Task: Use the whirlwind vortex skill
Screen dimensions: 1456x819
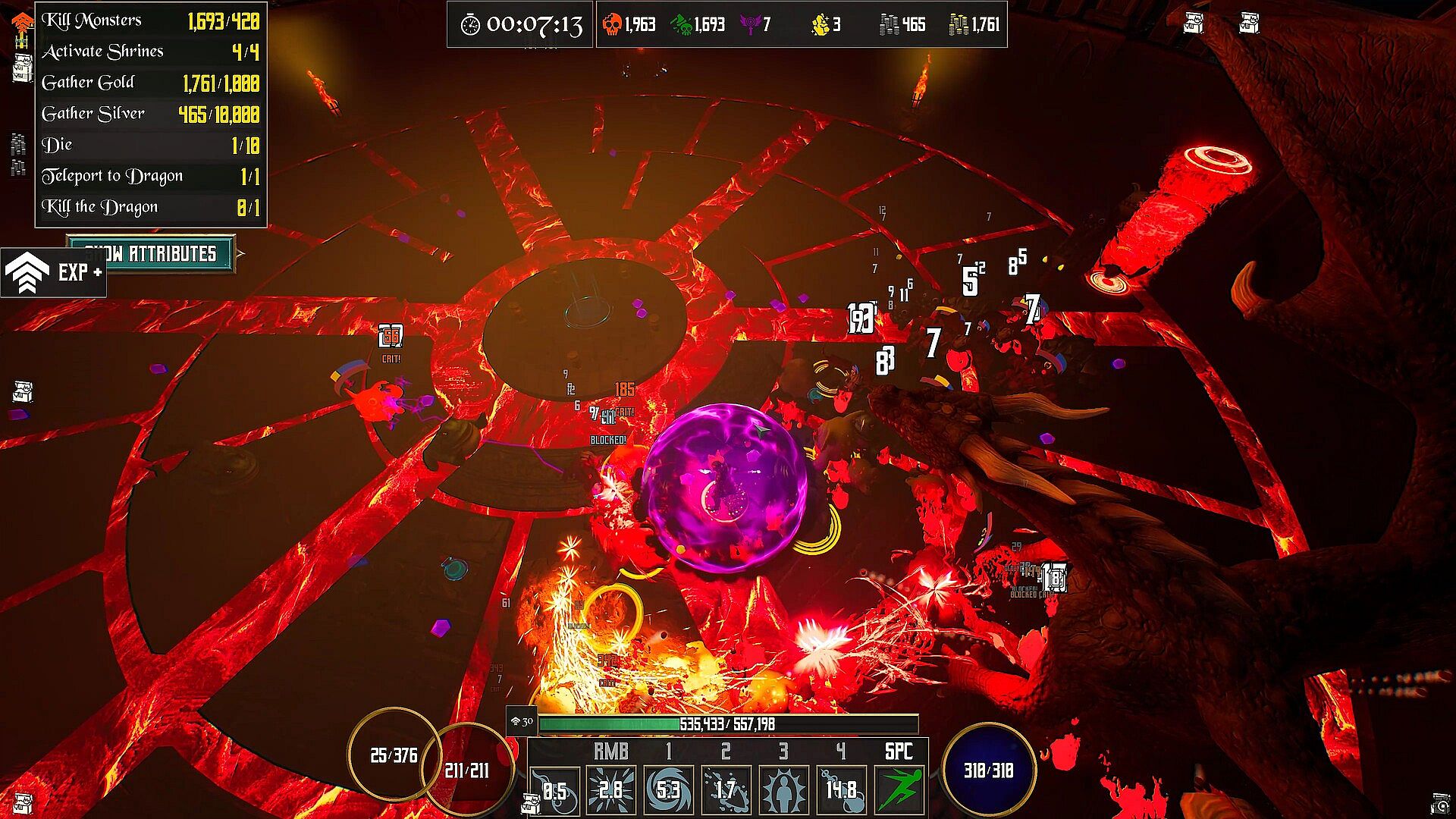Action: (x=668, y=790)
